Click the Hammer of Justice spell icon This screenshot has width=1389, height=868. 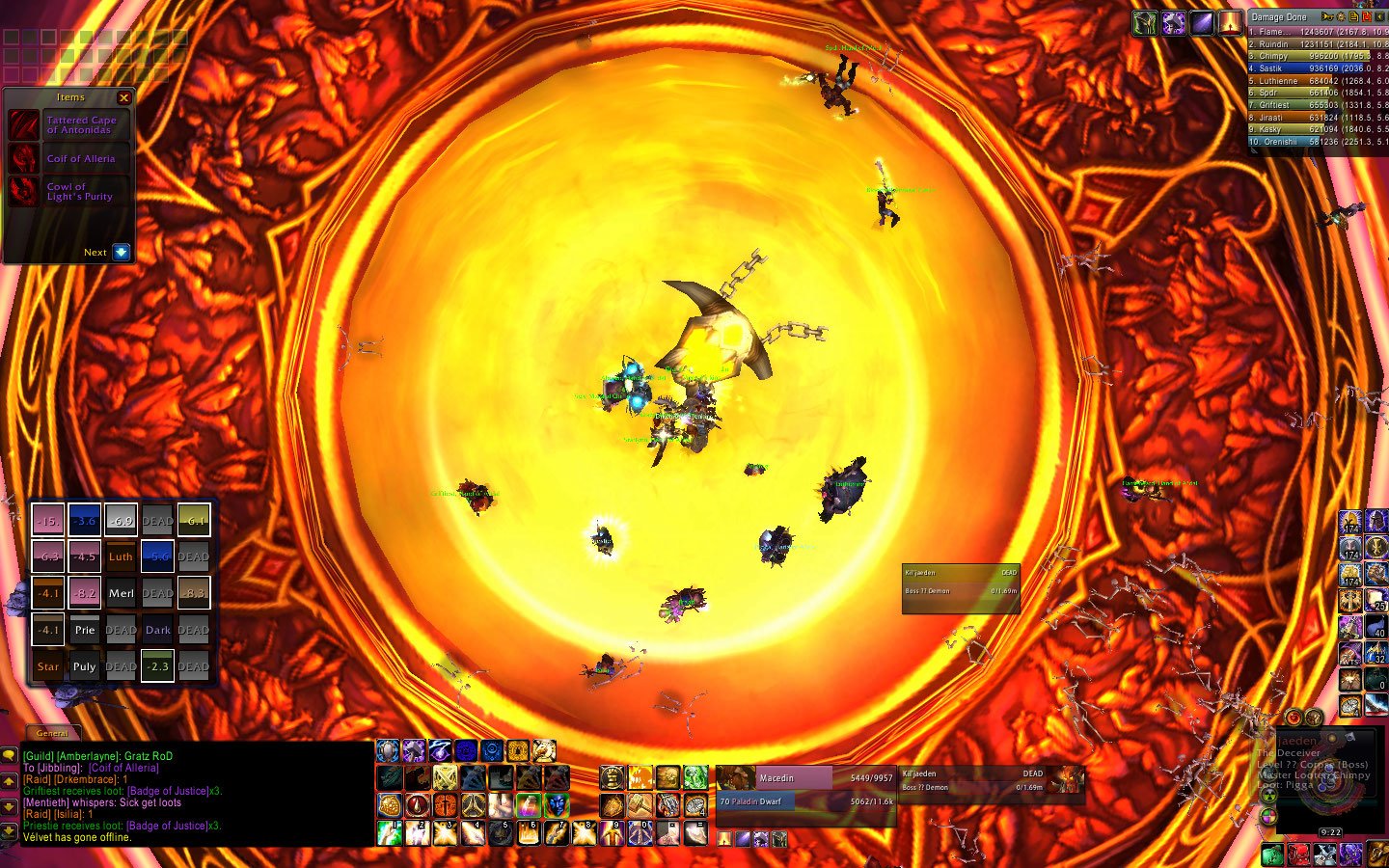coord(414,750)
